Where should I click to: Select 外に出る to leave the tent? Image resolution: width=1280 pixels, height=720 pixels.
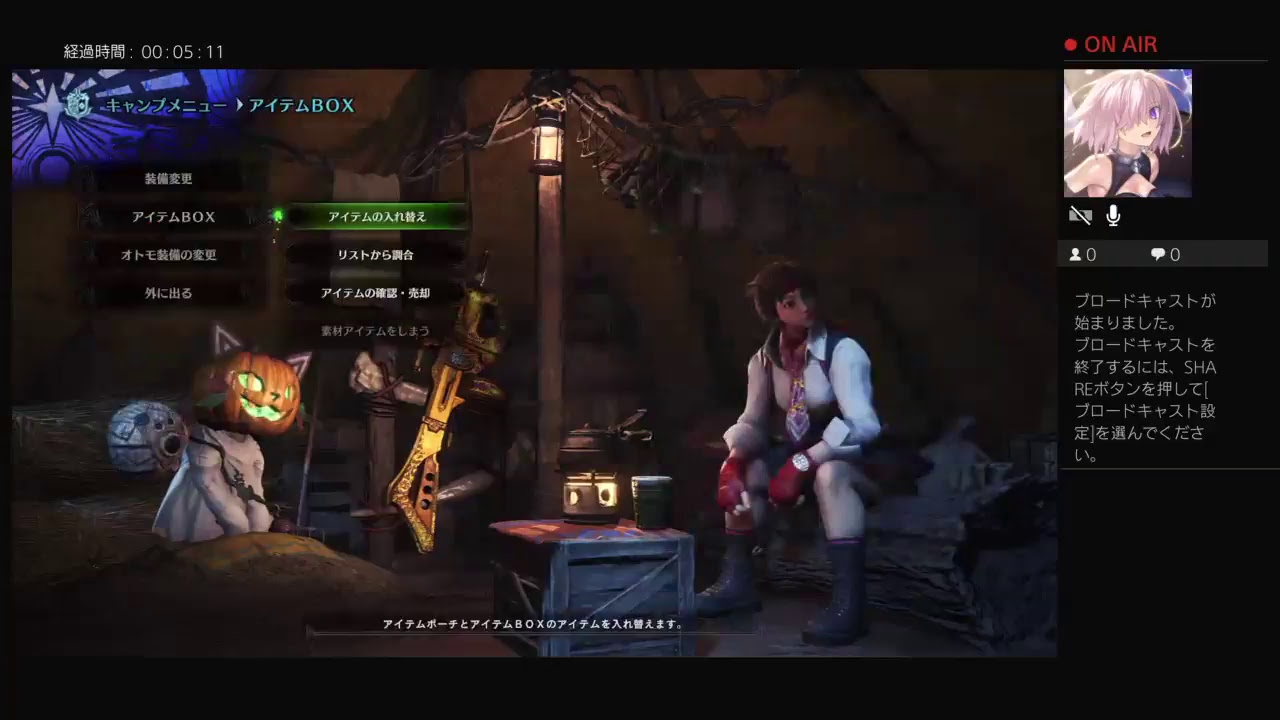(x=168, y=293)
